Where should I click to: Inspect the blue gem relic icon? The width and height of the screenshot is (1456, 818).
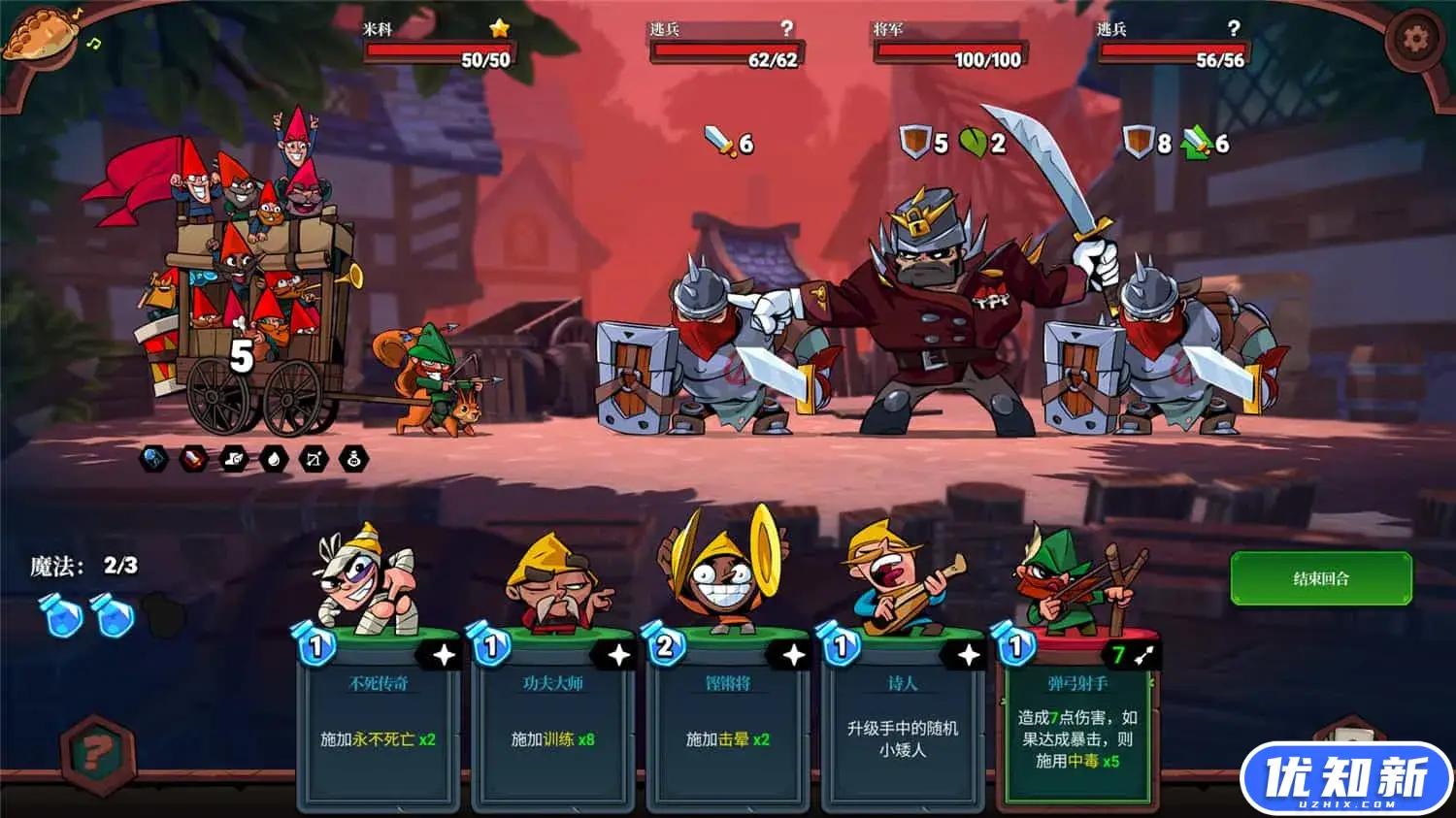click(x=154, y=459)
